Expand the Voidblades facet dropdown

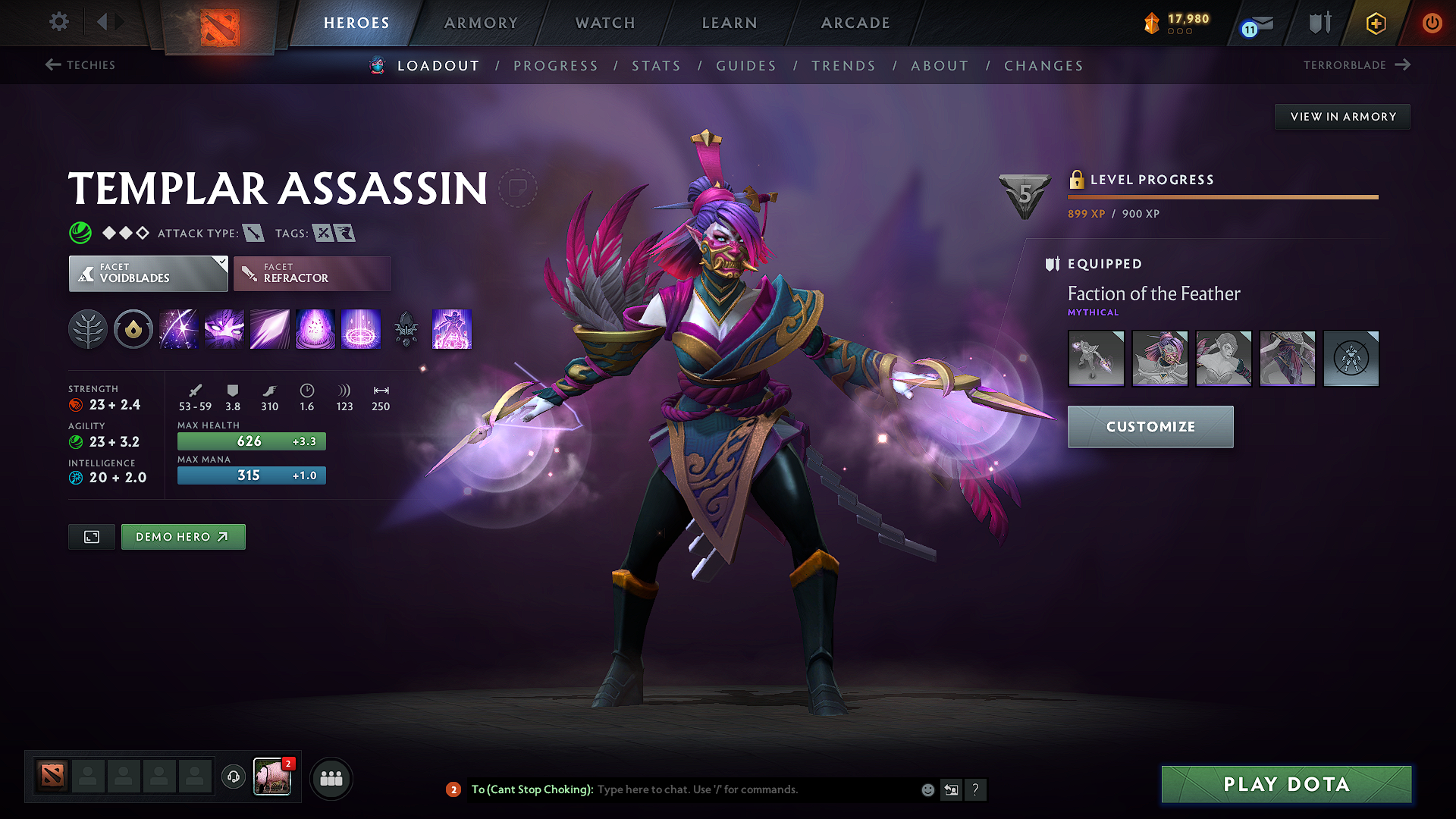coord(148,273)
